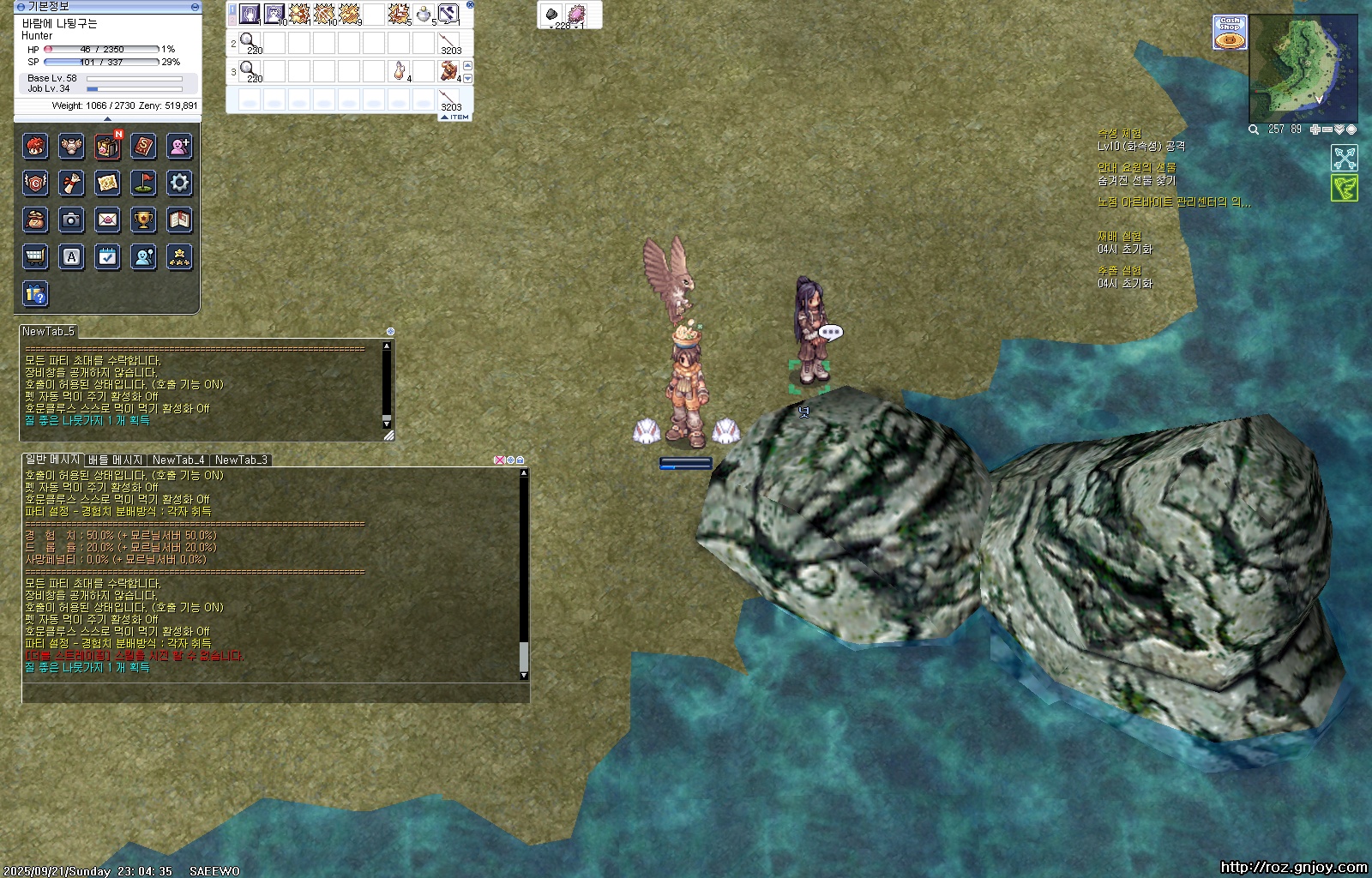
Task: Toggle the ITEM hotbar expander
Action: 455,117
